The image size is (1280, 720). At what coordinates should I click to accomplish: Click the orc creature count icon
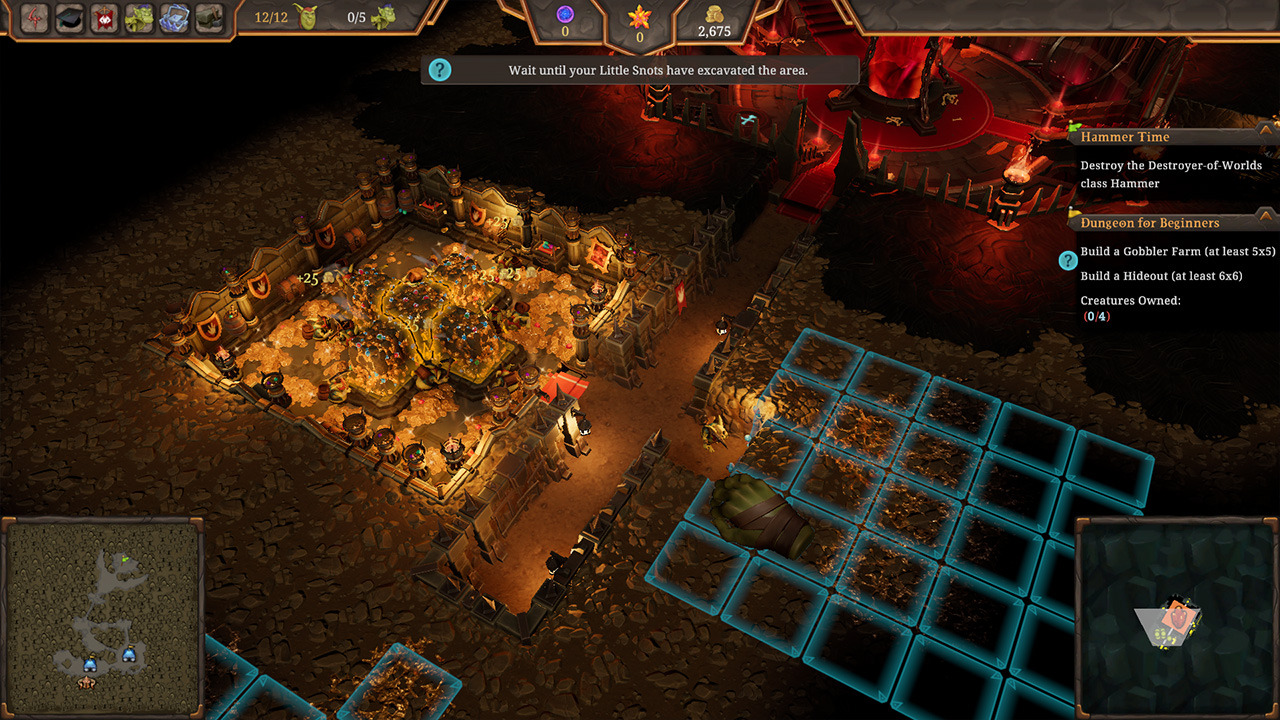click(x=383, y=18)
